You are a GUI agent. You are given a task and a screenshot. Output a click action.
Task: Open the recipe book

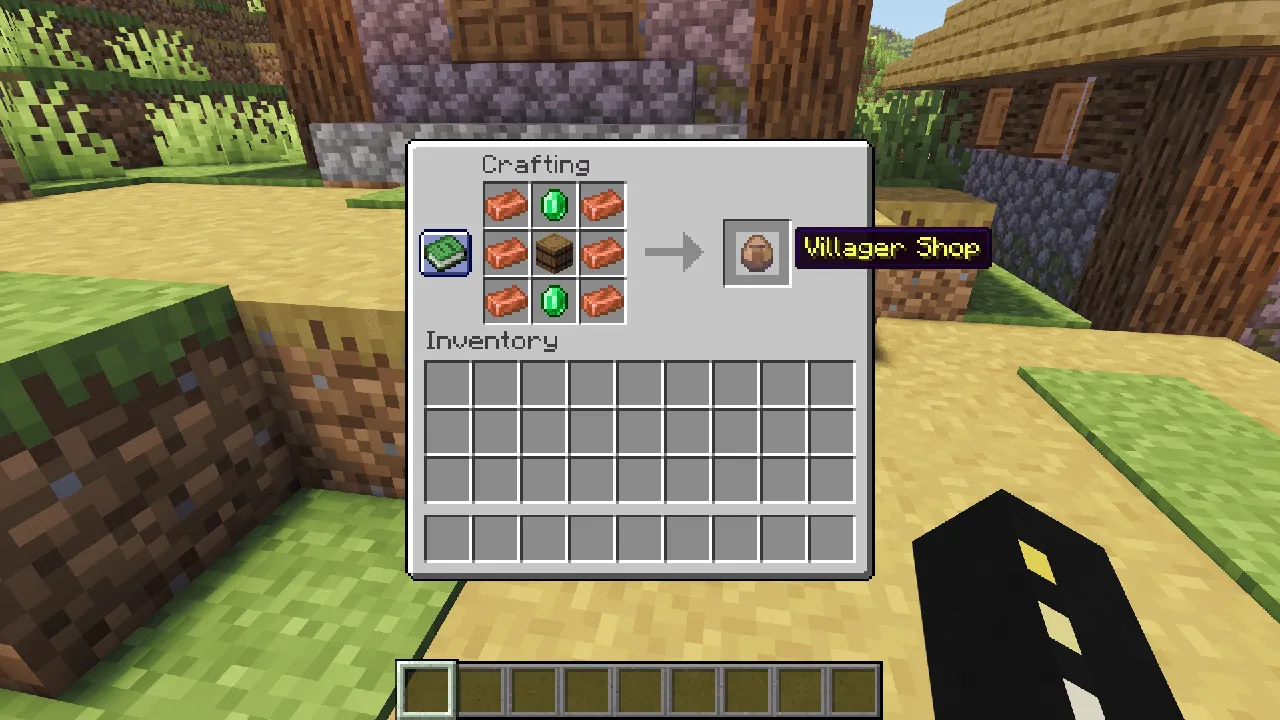coord(444,252)
